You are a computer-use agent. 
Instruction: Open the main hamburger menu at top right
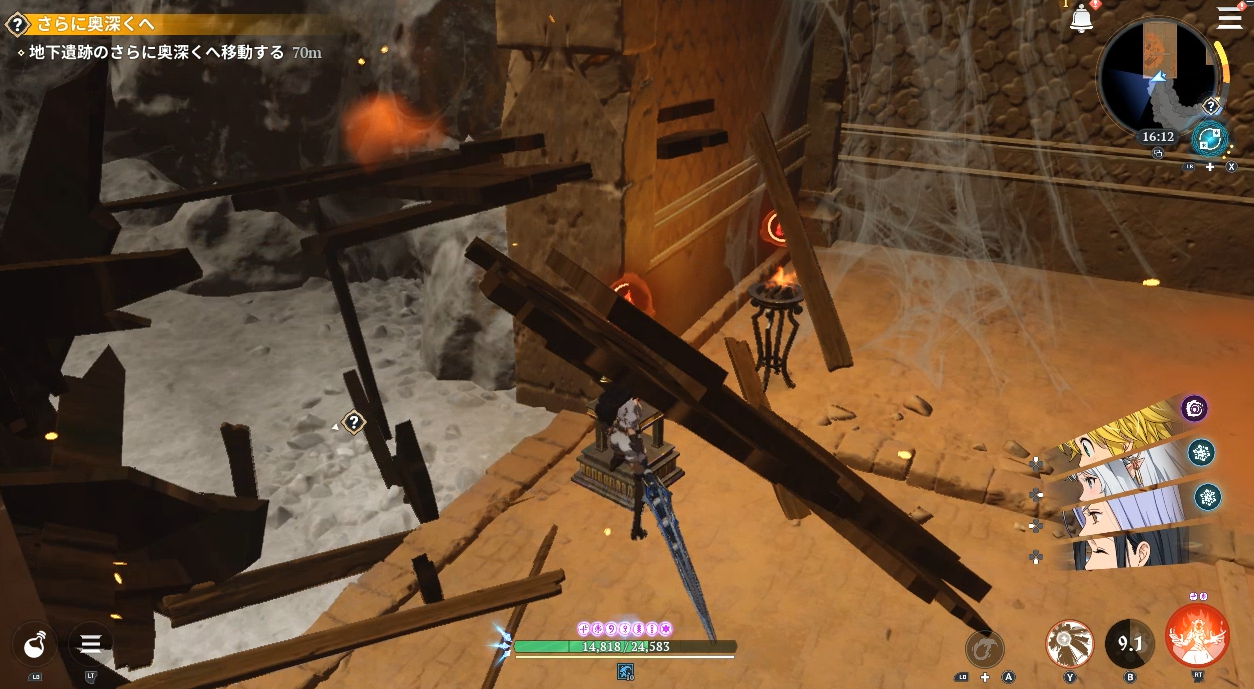[1229, 18]
